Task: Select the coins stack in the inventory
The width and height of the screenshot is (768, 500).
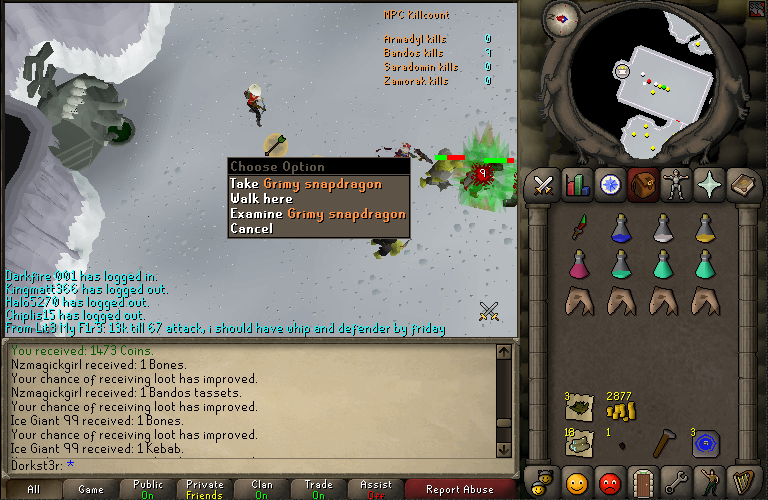Action: point(621,411)
